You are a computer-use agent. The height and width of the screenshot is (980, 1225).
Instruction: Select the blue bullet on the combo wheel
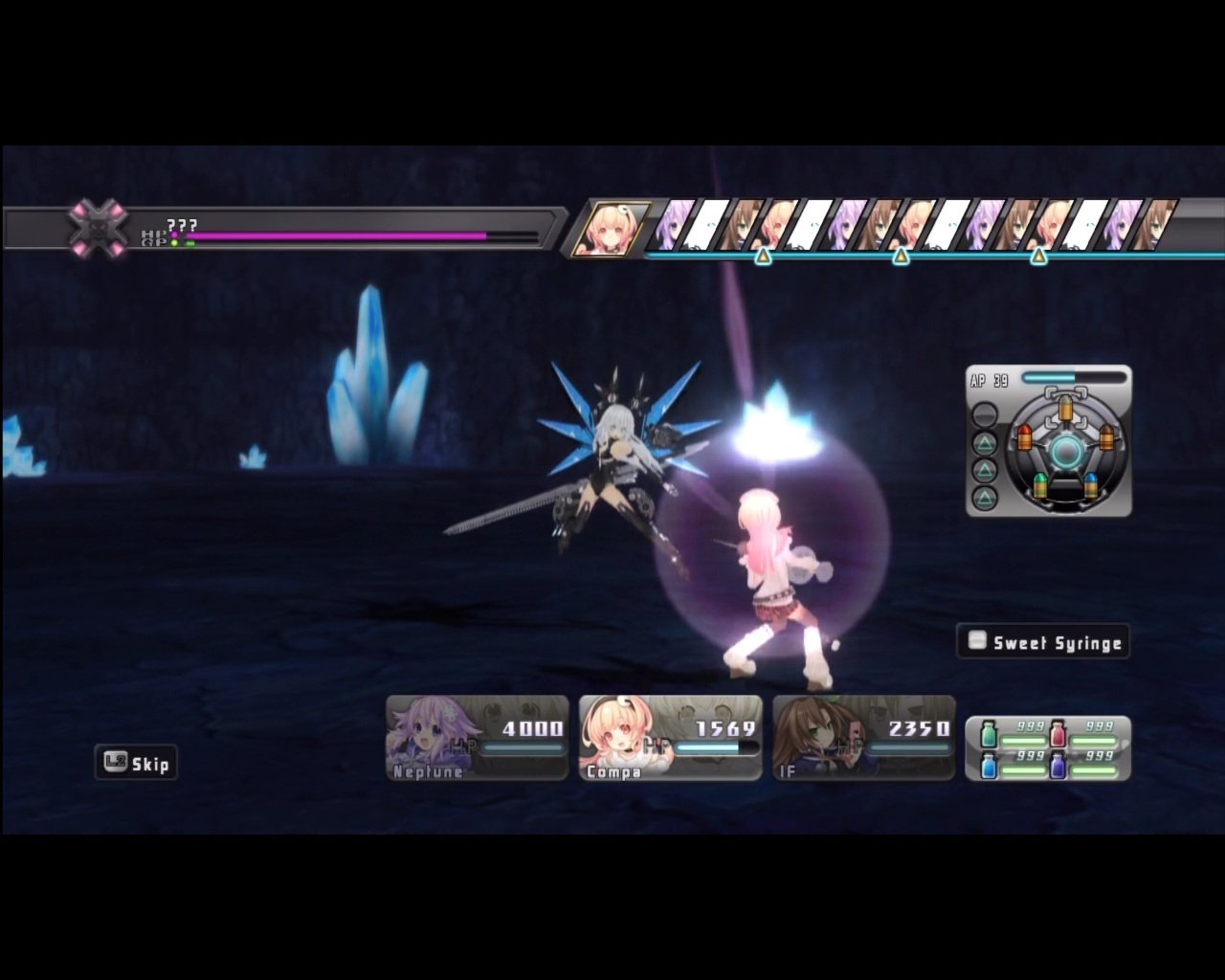pyautogui.click(x=1091, y=484)
